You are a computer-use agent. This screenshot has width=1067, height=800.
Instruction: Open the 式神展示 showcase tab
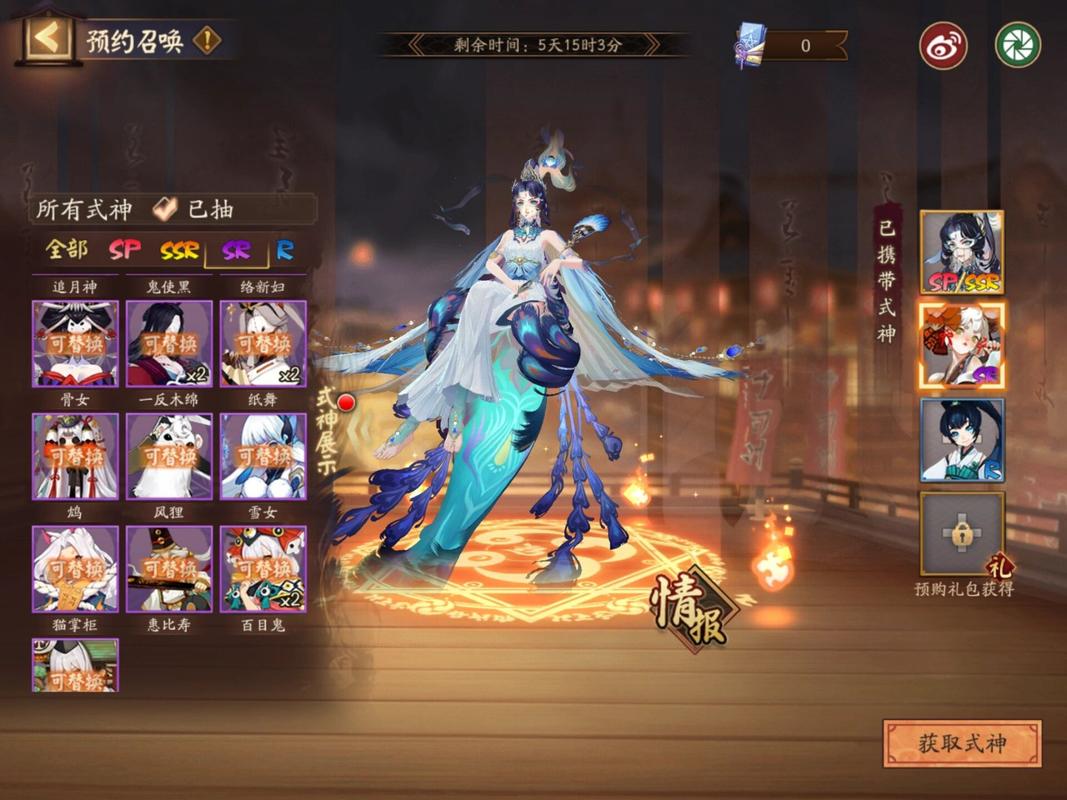(328, 432)
